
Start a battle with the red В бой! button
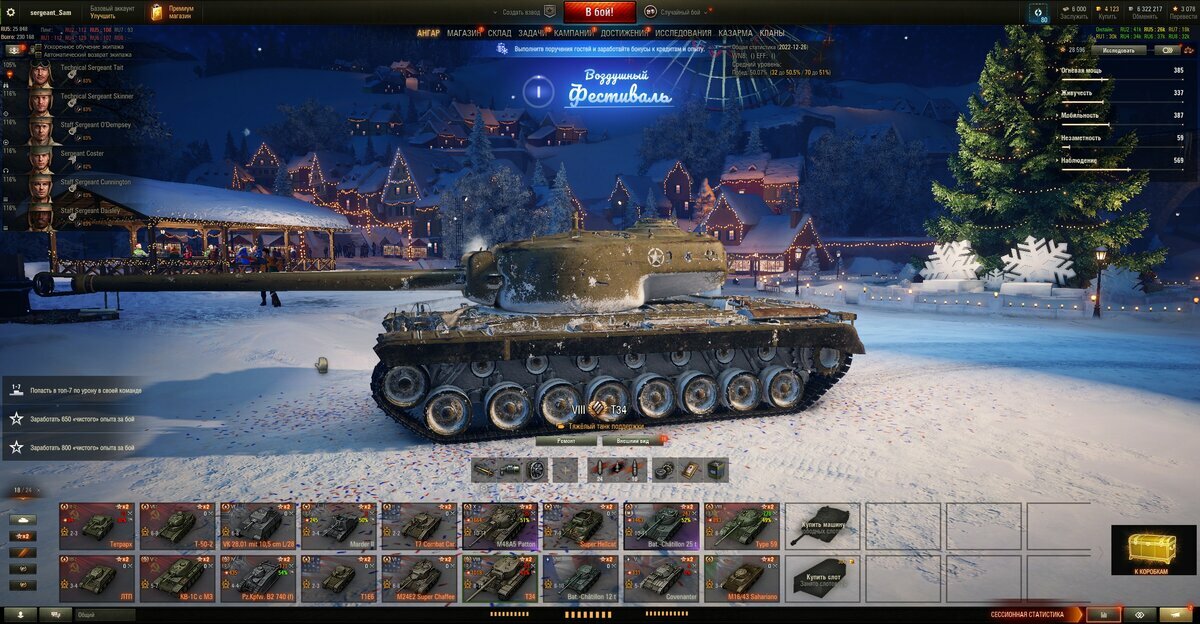pos(599,12)
